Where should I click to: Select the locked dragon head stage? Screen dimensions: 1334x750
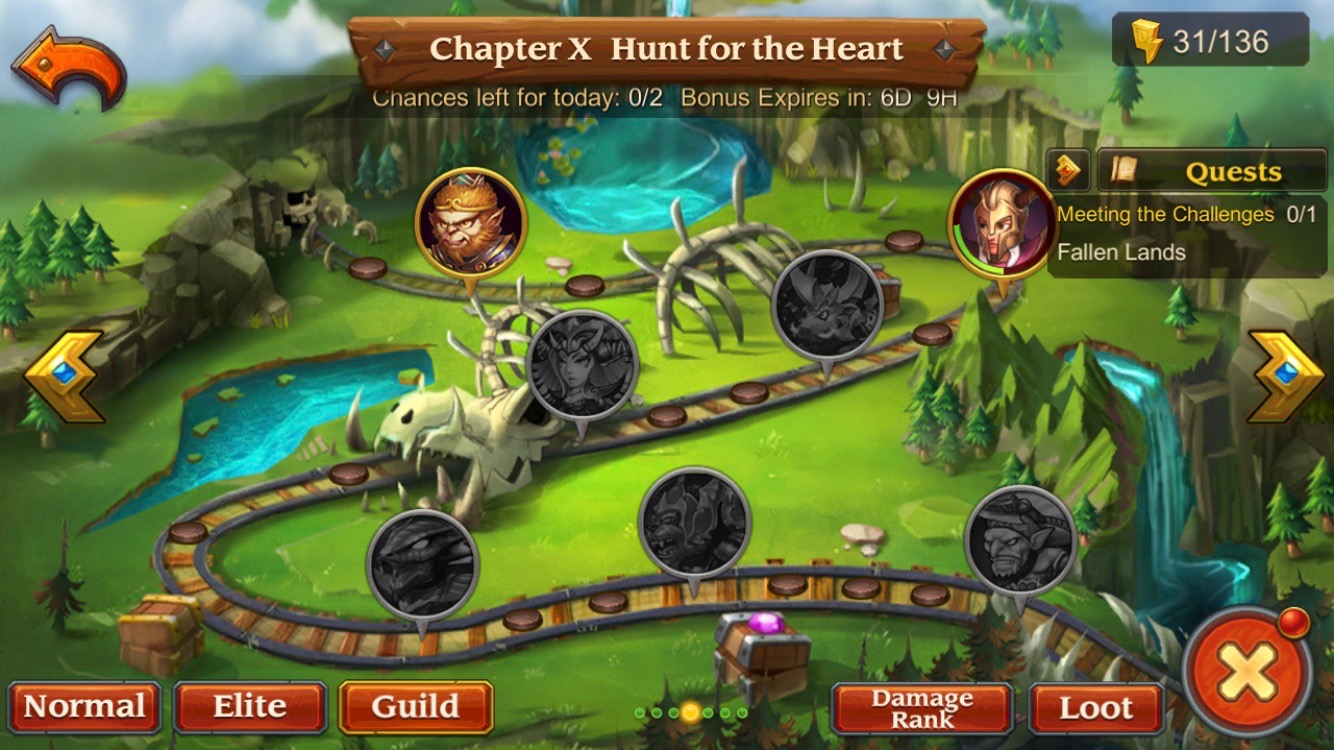(422, 564)
